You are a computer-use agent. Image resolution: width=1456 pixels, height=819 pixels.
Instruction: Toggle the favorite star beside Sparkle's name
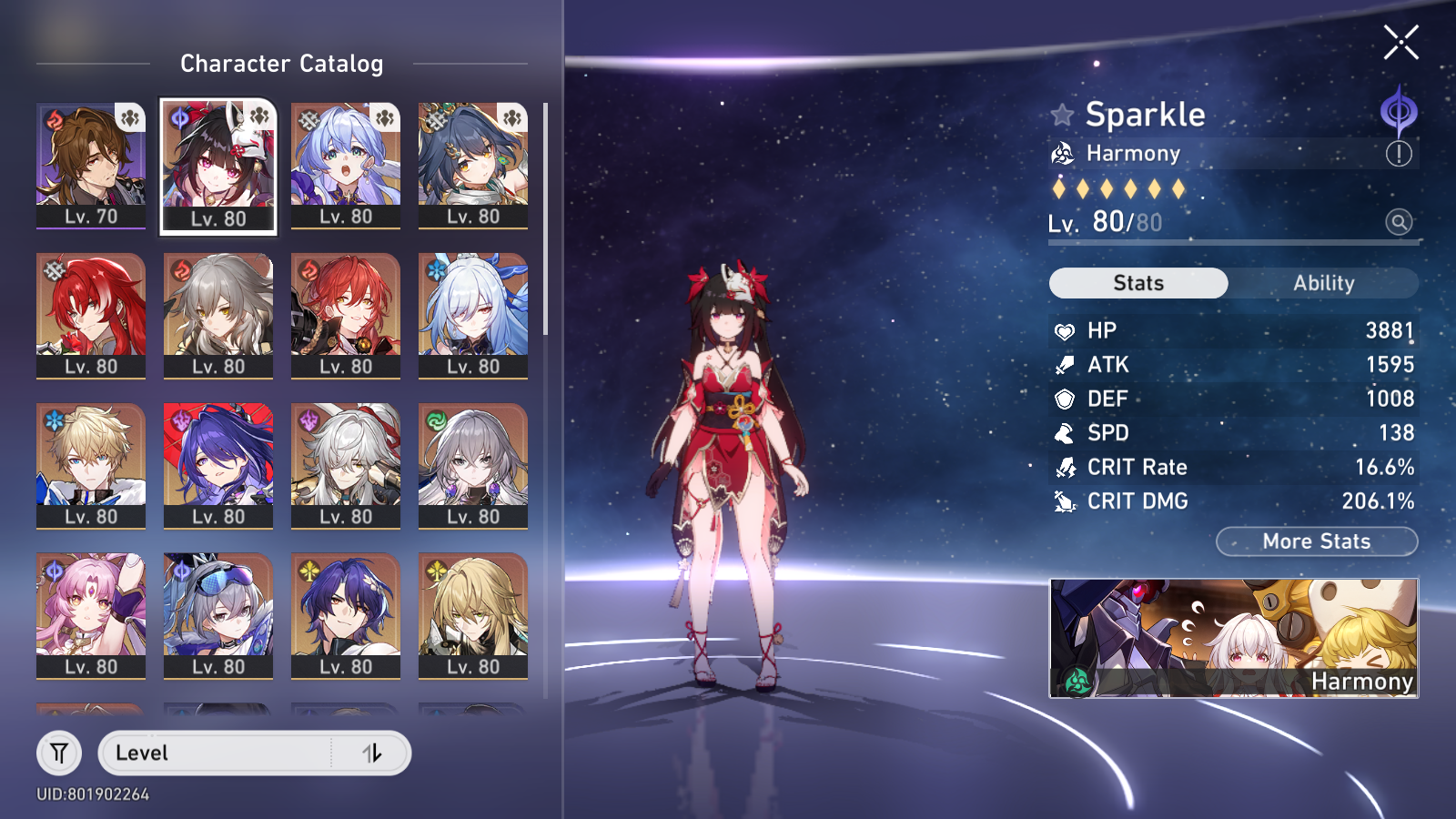pos(1062,115)
